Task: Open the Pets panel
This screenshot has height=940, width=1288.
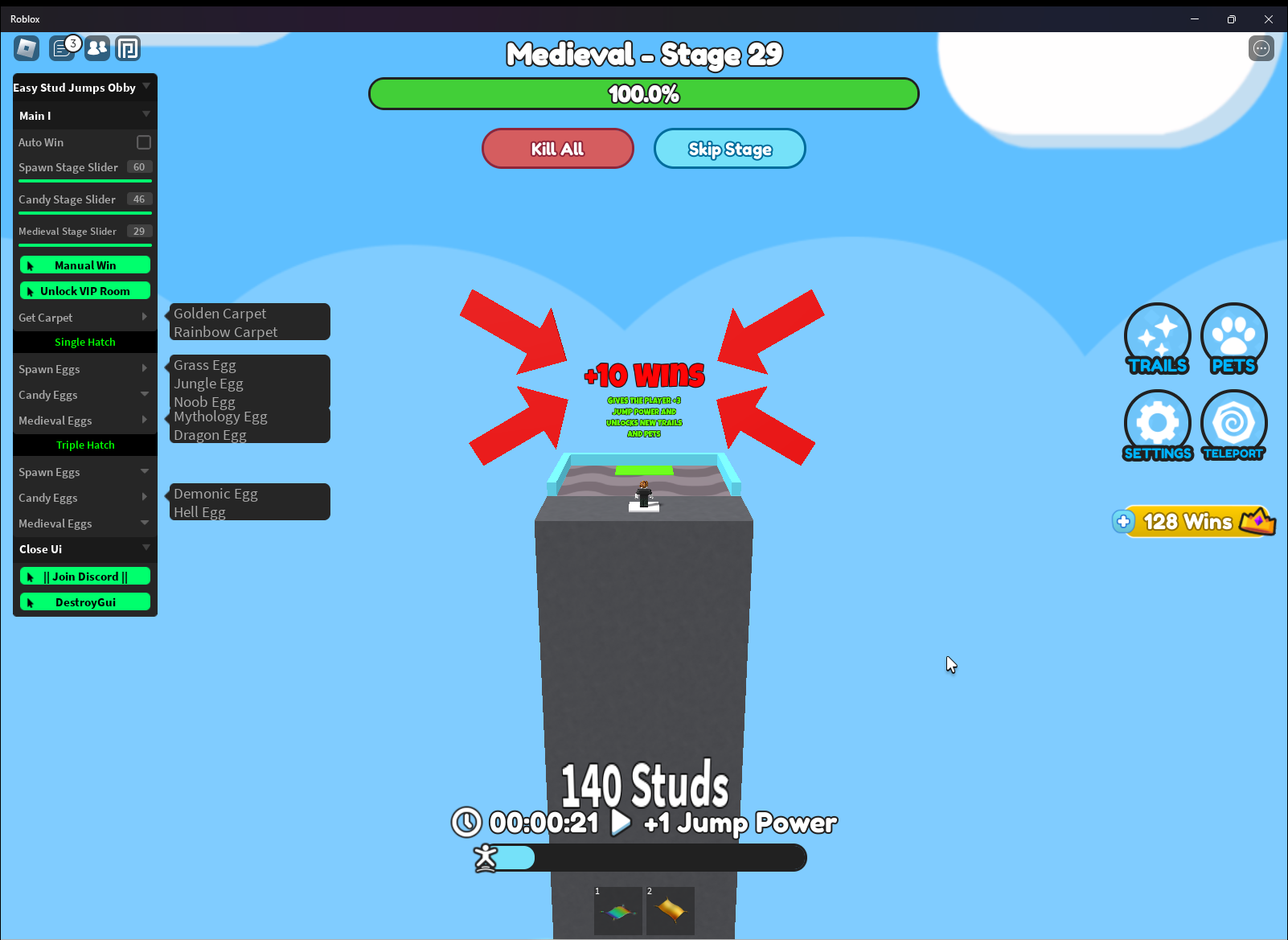Action: 1233,339
